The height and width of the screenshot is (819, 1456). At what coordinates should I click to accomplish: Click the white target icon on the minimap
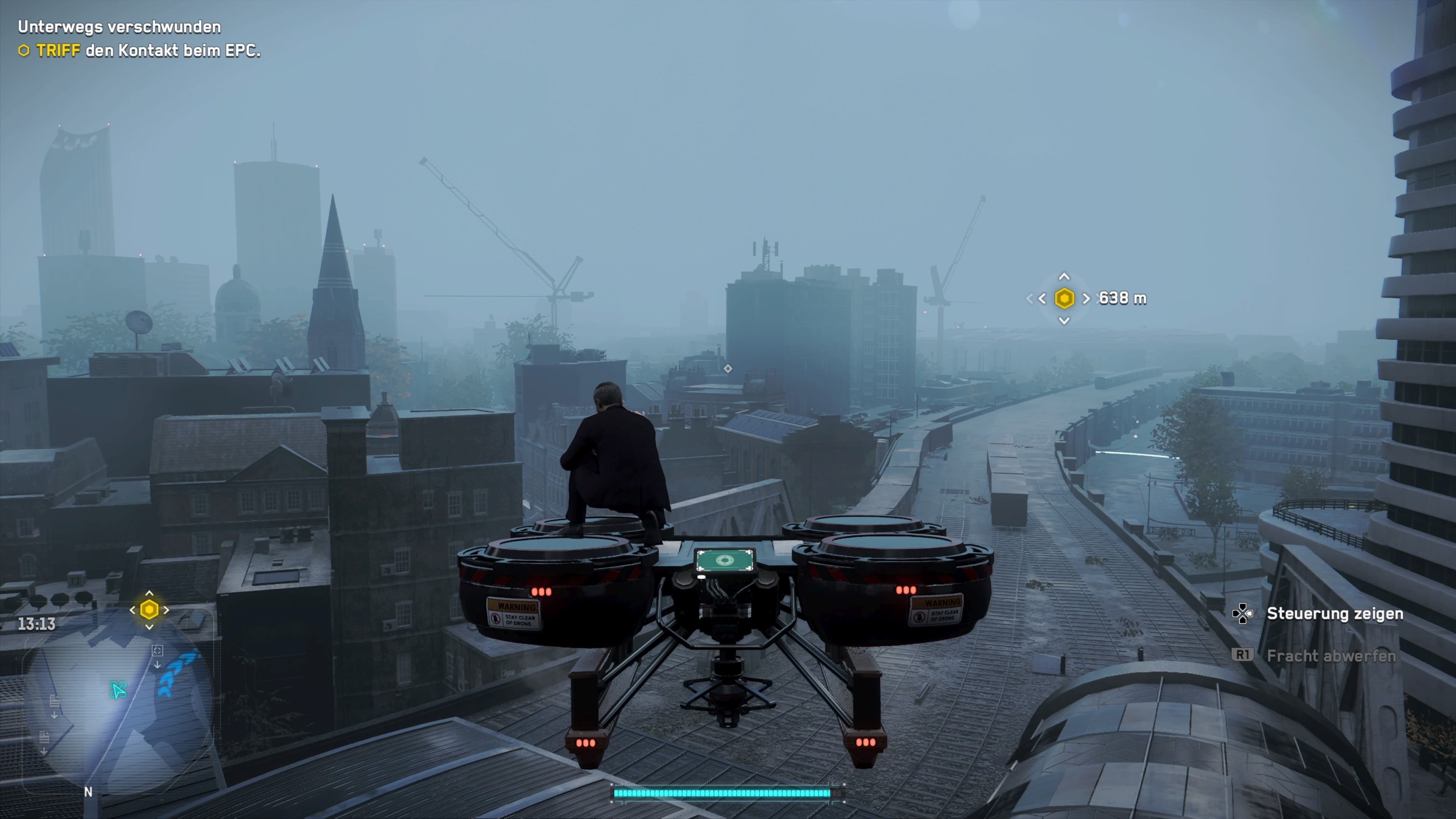(158, 651)
